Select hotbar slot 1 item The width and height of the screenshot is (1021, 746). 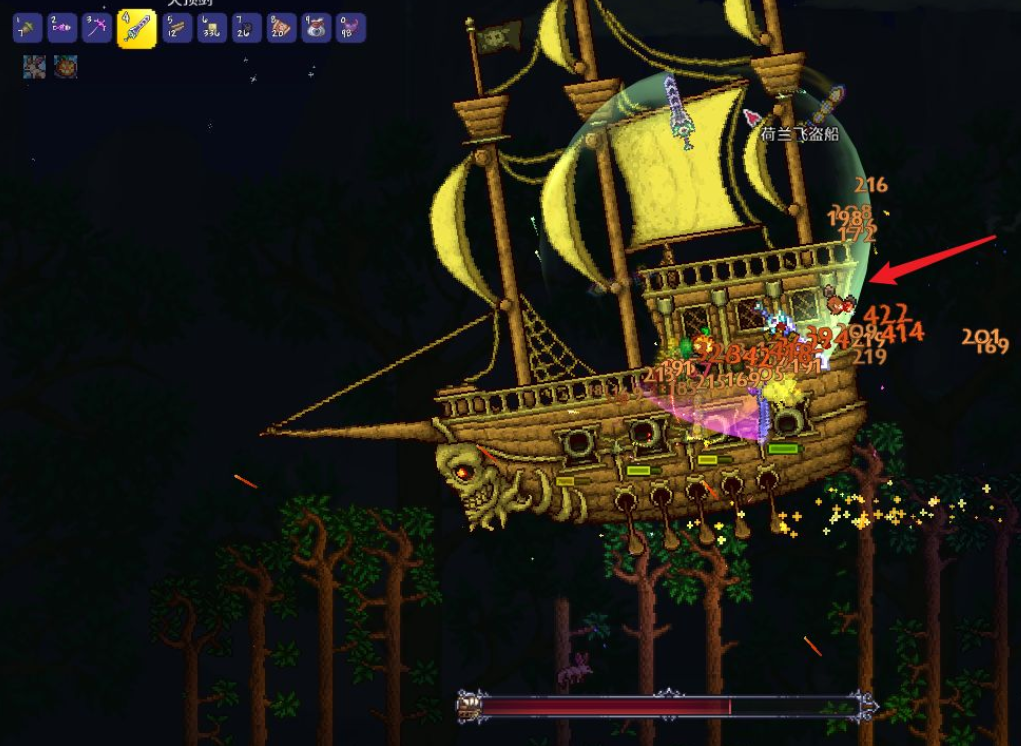[27, 28]
